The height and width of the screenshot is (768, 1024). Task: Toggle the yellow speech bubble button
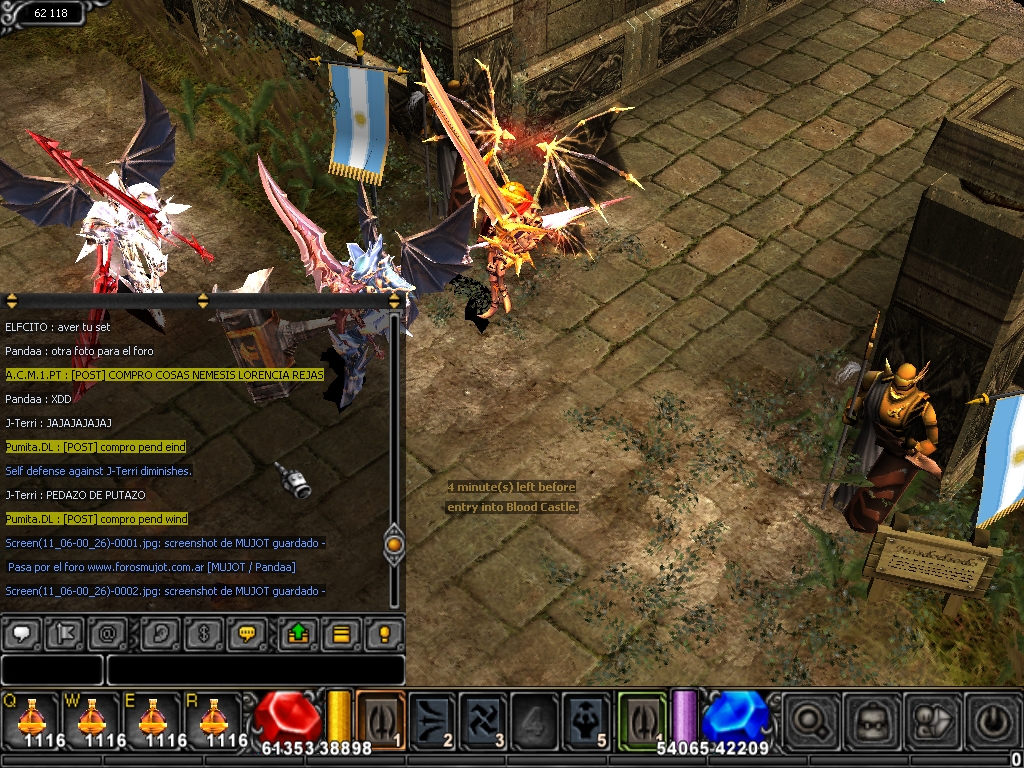247,634
